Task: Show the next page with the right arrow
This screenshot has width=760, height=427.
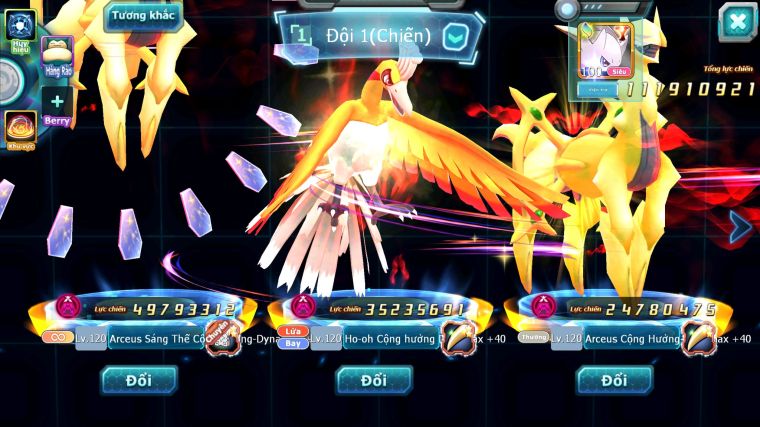Action: pos(740,227)
